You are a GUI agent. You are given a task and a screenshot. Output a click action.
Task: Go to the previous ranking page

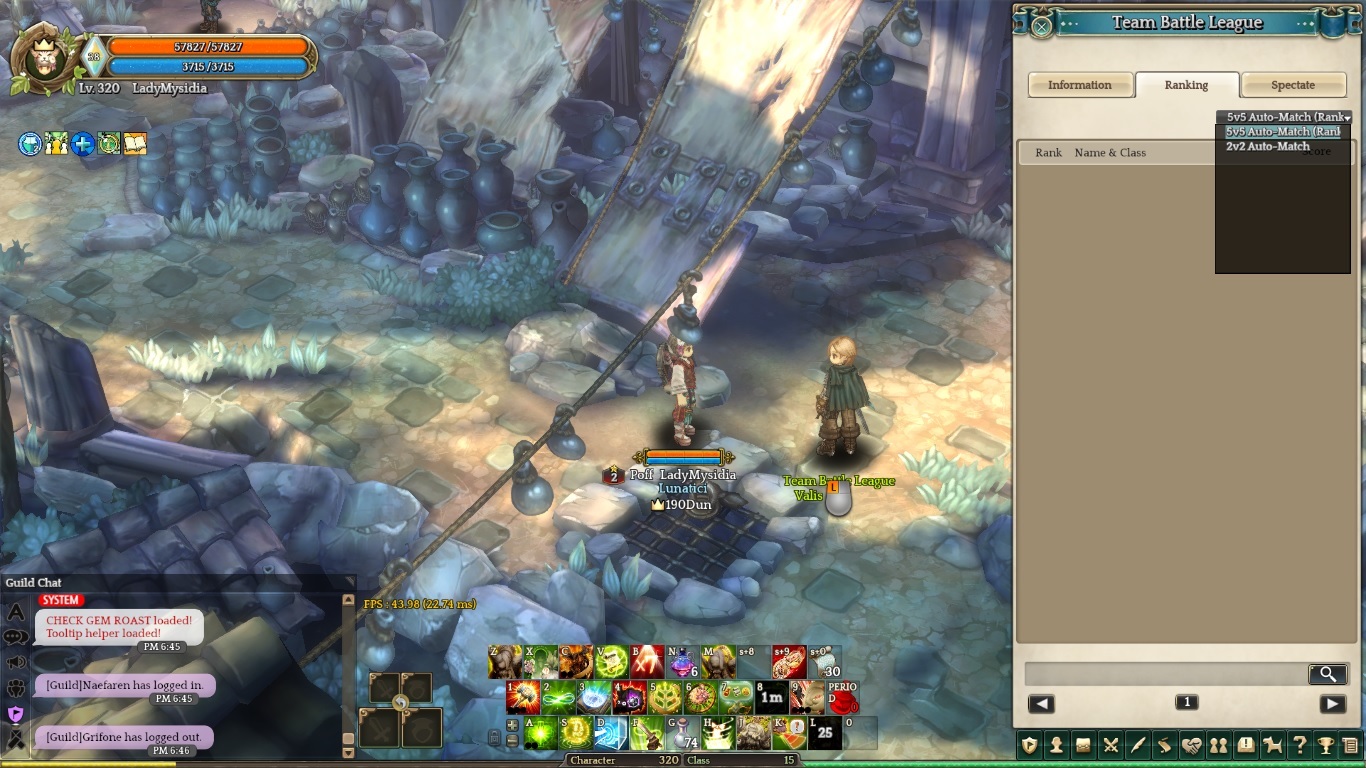click(x=1041, y=704)
